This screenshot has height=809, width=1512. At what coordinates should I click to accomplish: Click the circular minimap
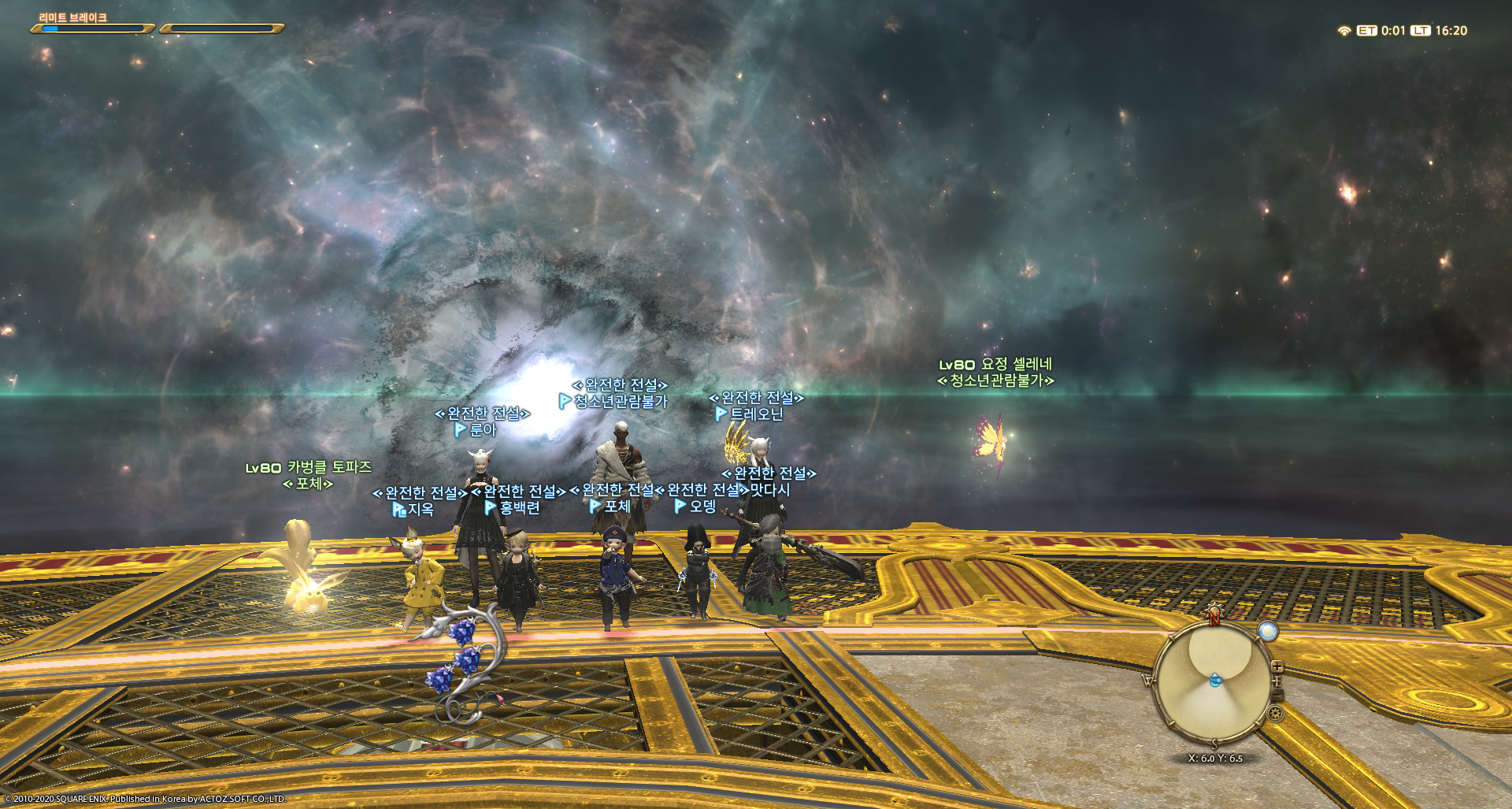[x=1213, y=682]
